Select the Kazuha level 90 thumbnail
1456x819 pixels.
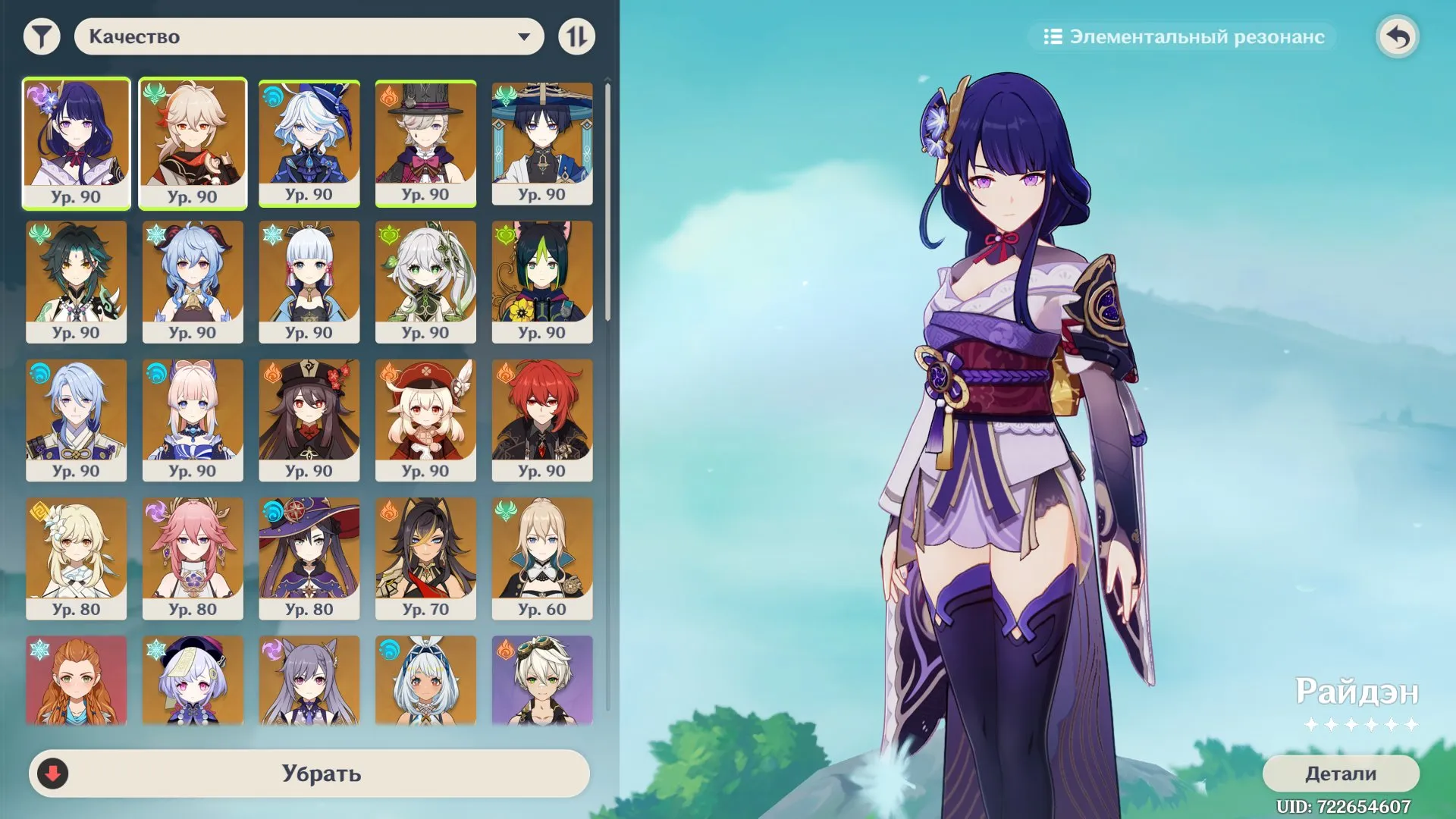tap(193, 143)
